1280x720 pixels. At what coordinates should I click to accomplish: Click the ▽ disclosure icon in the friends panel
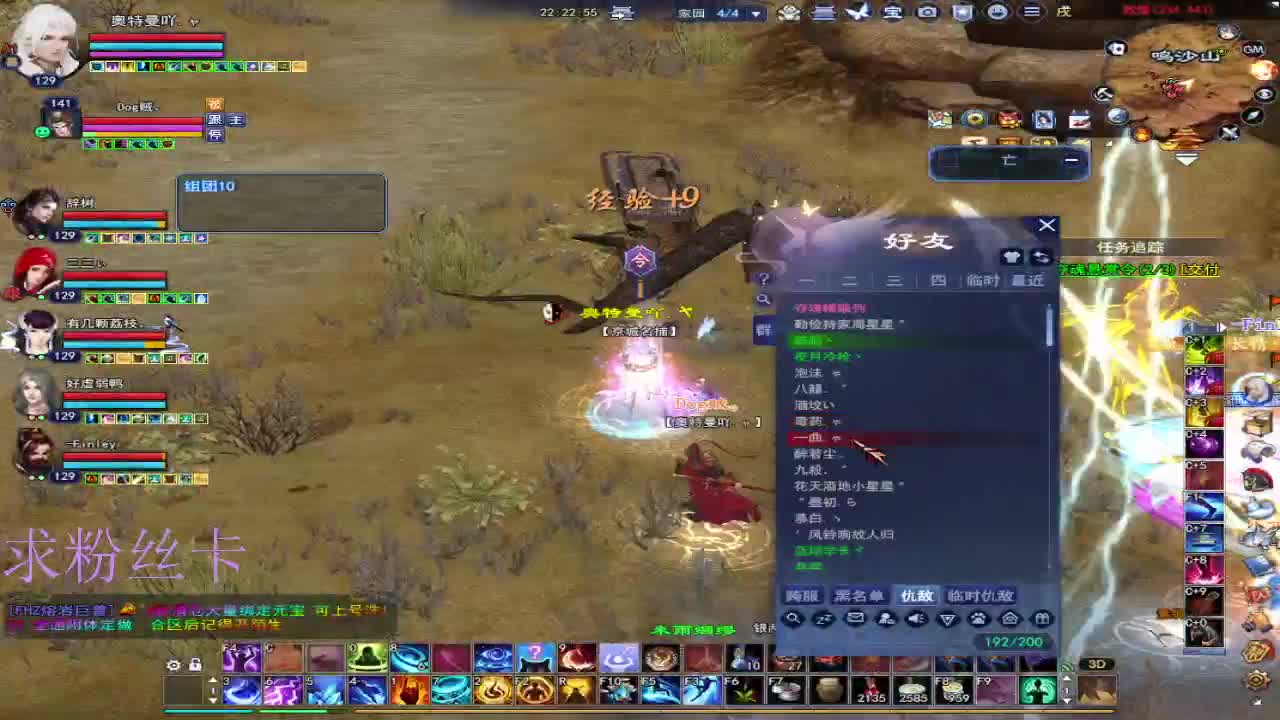click(947, 618)
